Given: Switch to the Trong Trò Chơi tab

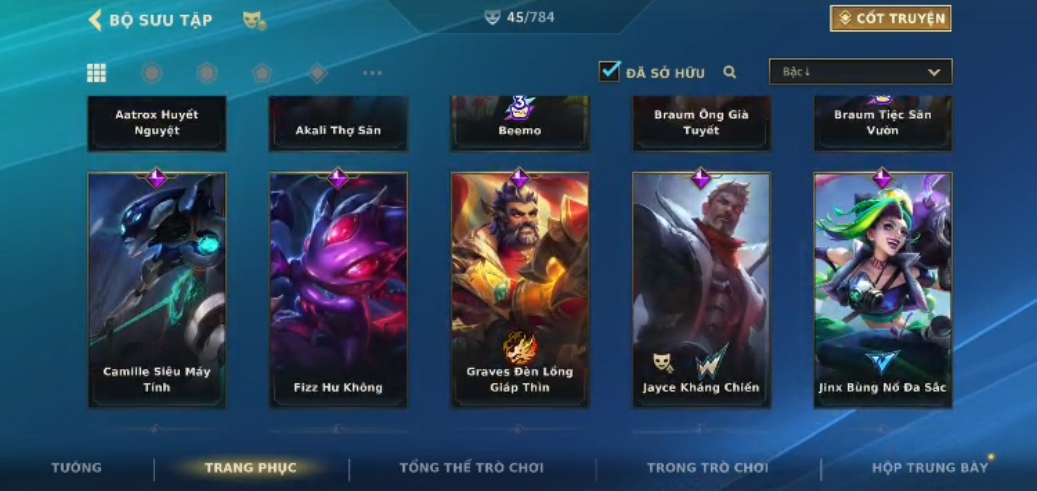Looking at the screenshot, I should point(707,468).
